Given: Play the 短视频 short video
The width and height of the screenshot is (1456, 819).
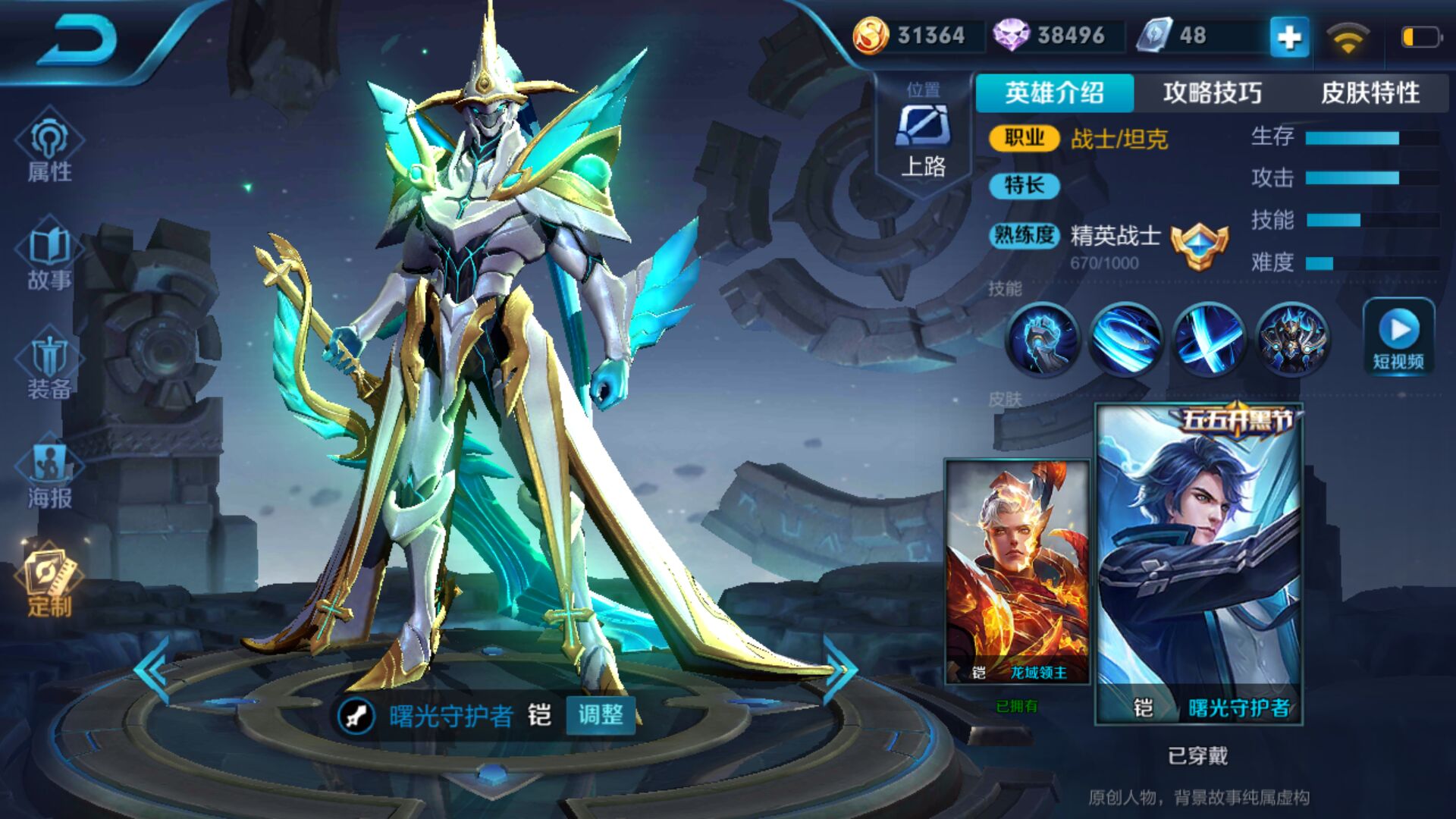Looking at the screenshot, I should coord(1398,337).
